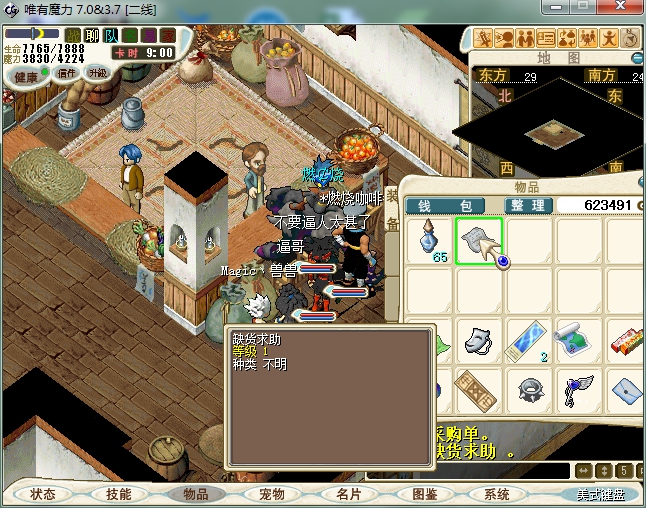This screenshot has width=646, height=508.
Task: Click the 健康 health status button
Action: [x=27, y=77]
